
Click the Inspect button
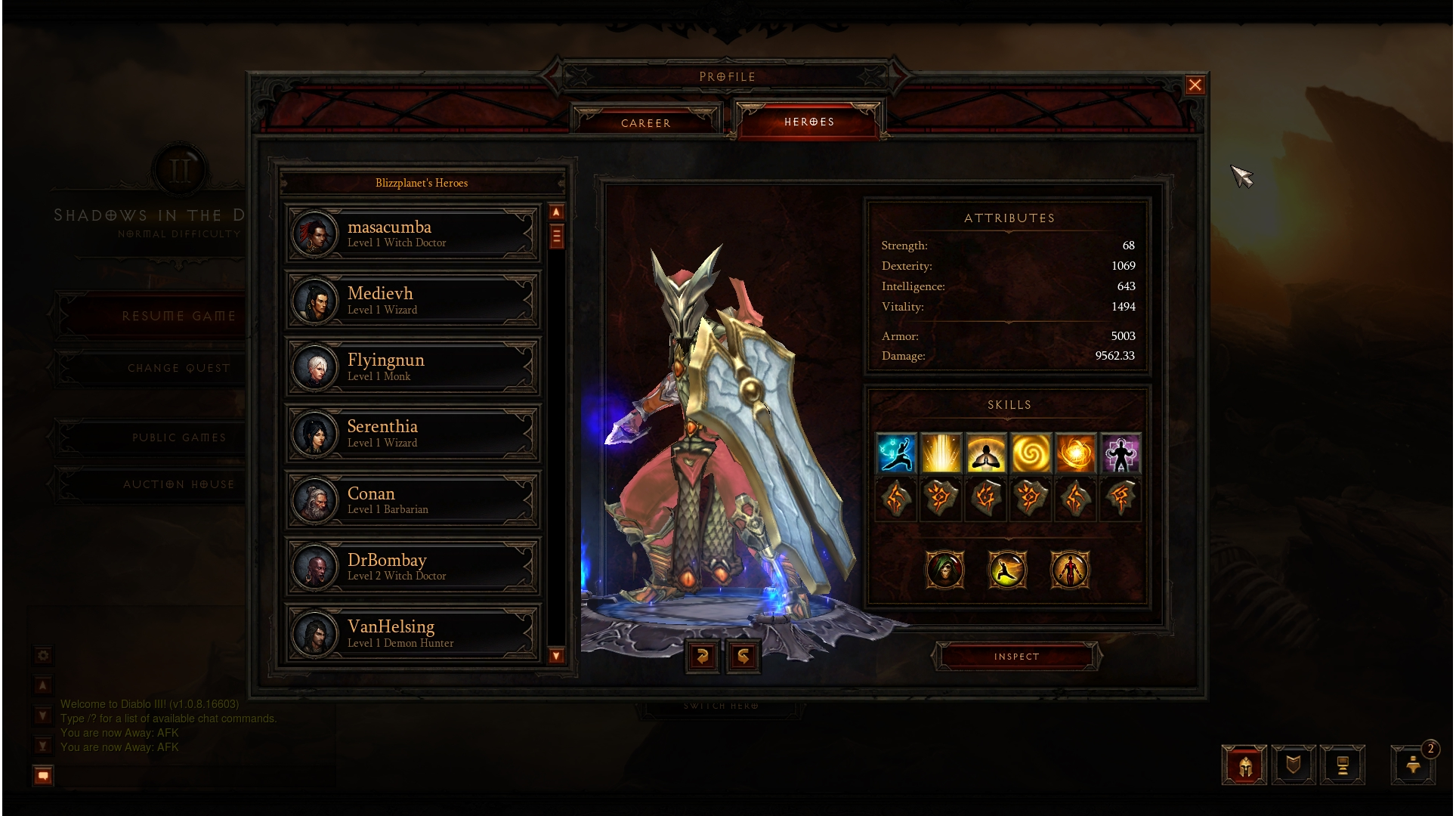coord(1016,657)
